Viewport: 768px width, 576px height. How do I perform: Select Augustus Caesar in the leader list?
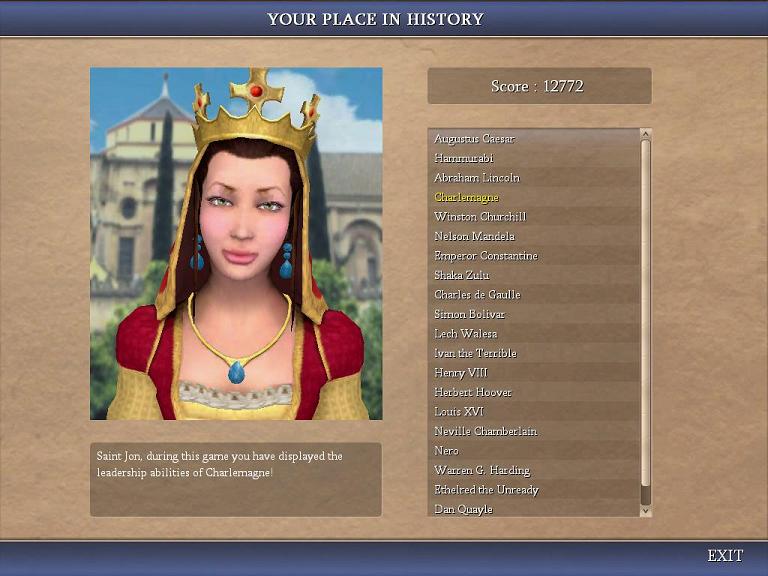(474, 139)
